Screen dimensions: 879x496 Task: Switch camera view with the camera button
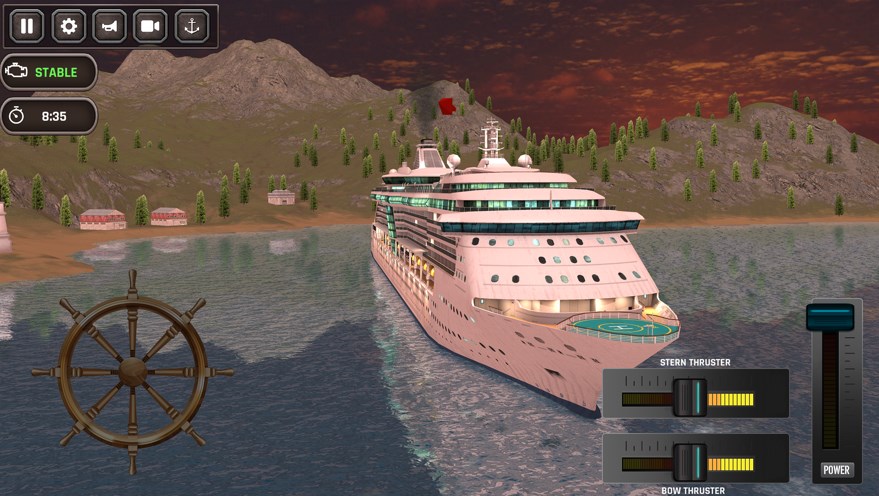pyautogui.click(x=151, y=26)
